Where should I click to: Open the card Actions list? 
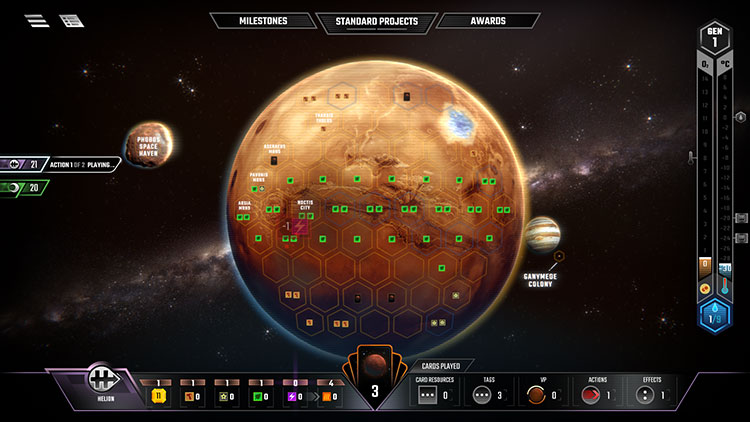click(x=595, y=393)
